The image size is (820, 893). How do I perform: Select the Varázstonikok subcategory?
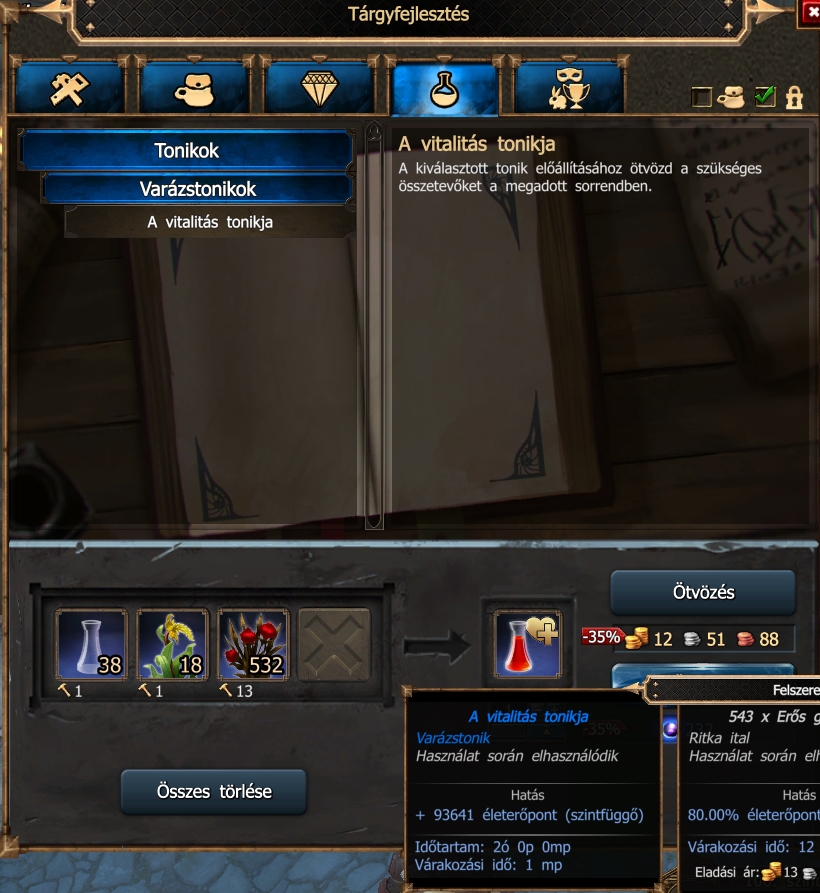(197, 189)
